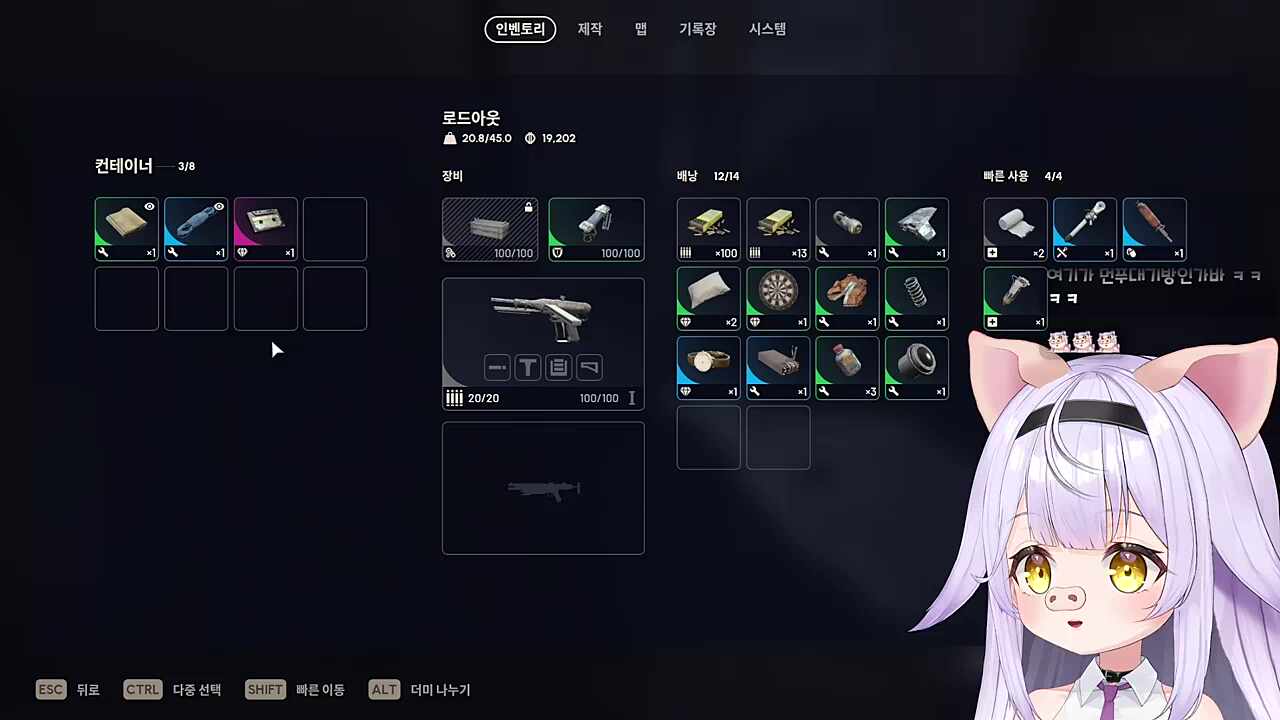Open the stock attachment slot icon
Image resolution: width=1280 pixels, height=720 pixels.
[x=588, y=367]
